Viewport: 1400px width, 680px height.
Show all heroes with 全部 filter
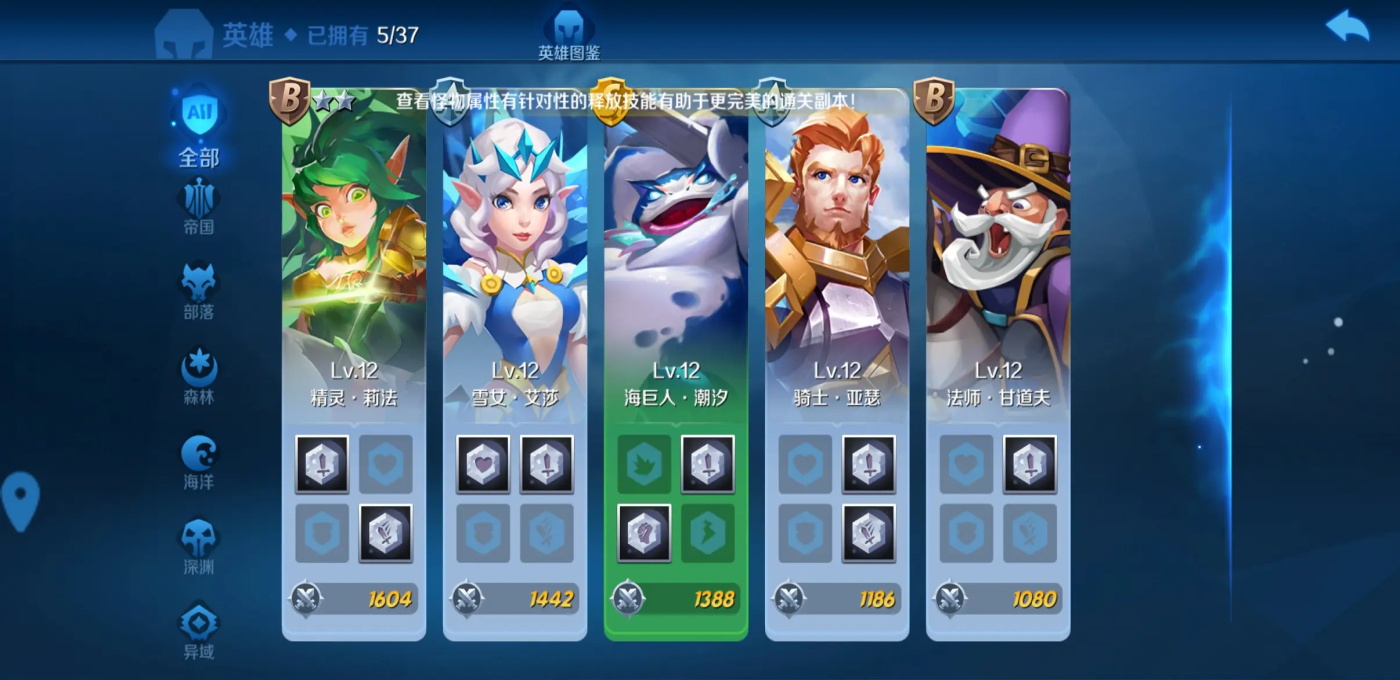coord(199,127)
